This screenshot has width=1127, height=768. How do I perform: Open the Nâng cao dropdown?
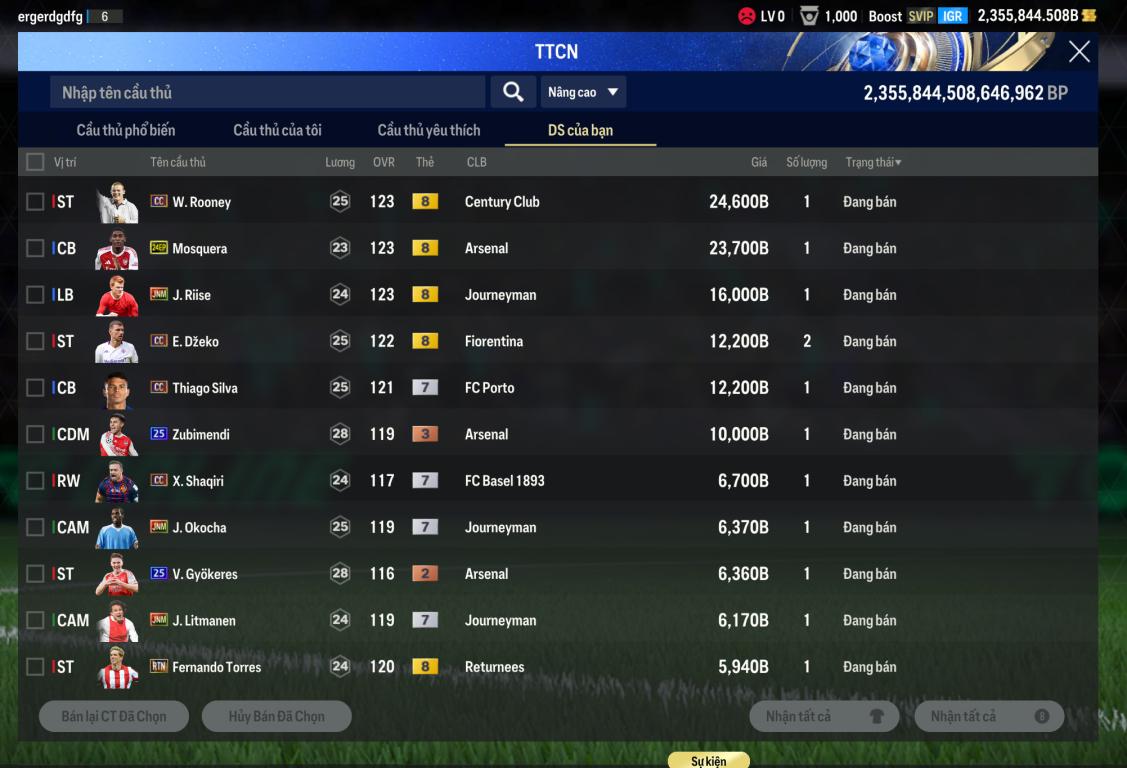583,92
